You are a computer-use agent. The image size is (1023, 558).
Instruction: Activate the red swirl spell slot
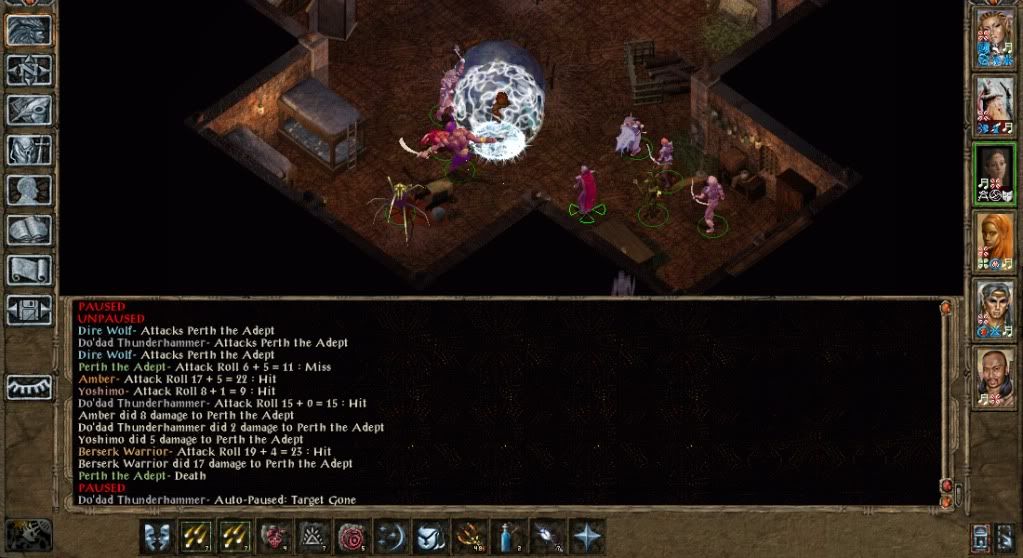point(351,537)
